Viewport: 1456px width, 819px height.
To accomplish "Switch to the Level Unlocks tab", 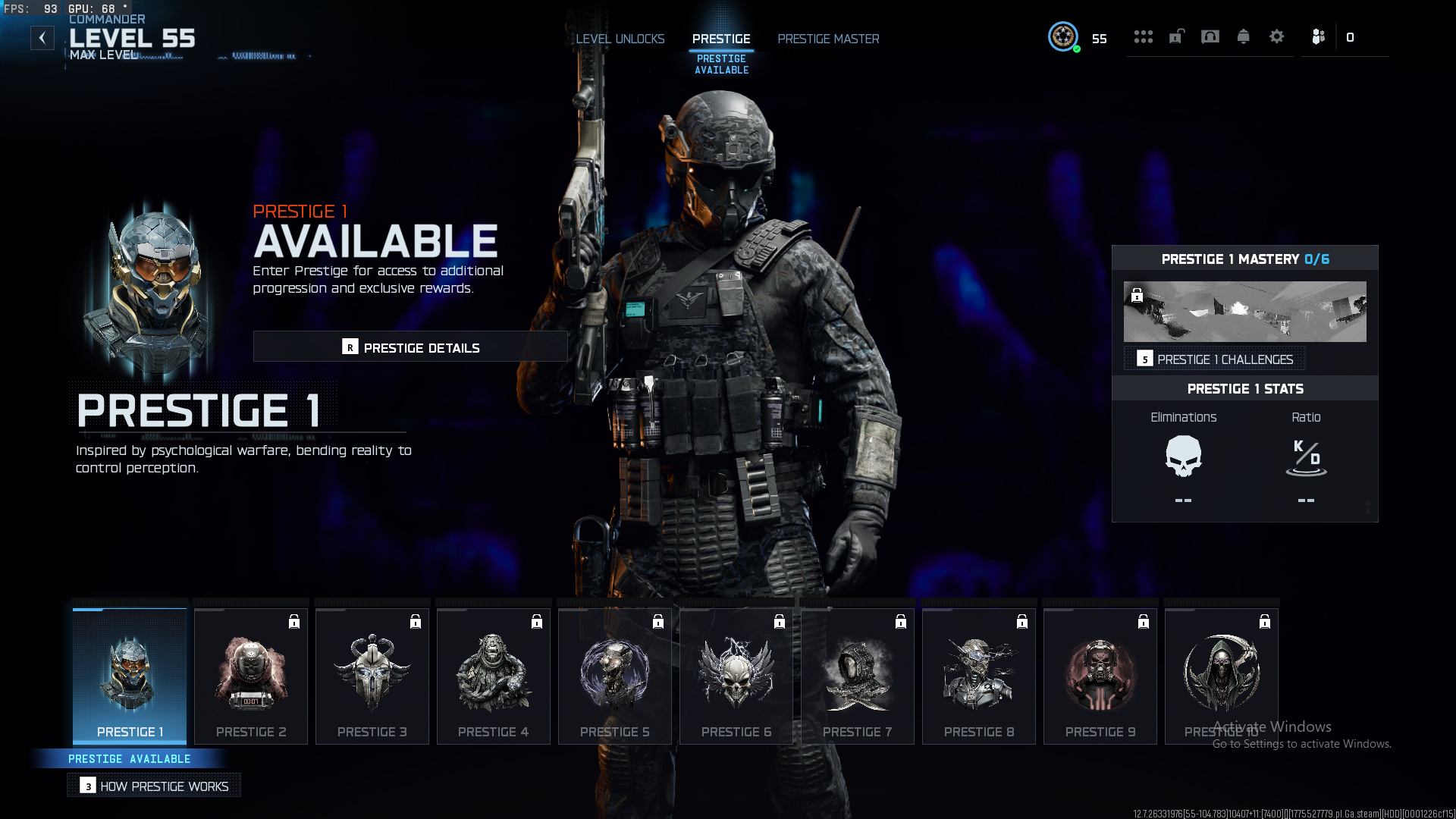I will [x=620, y=39].
